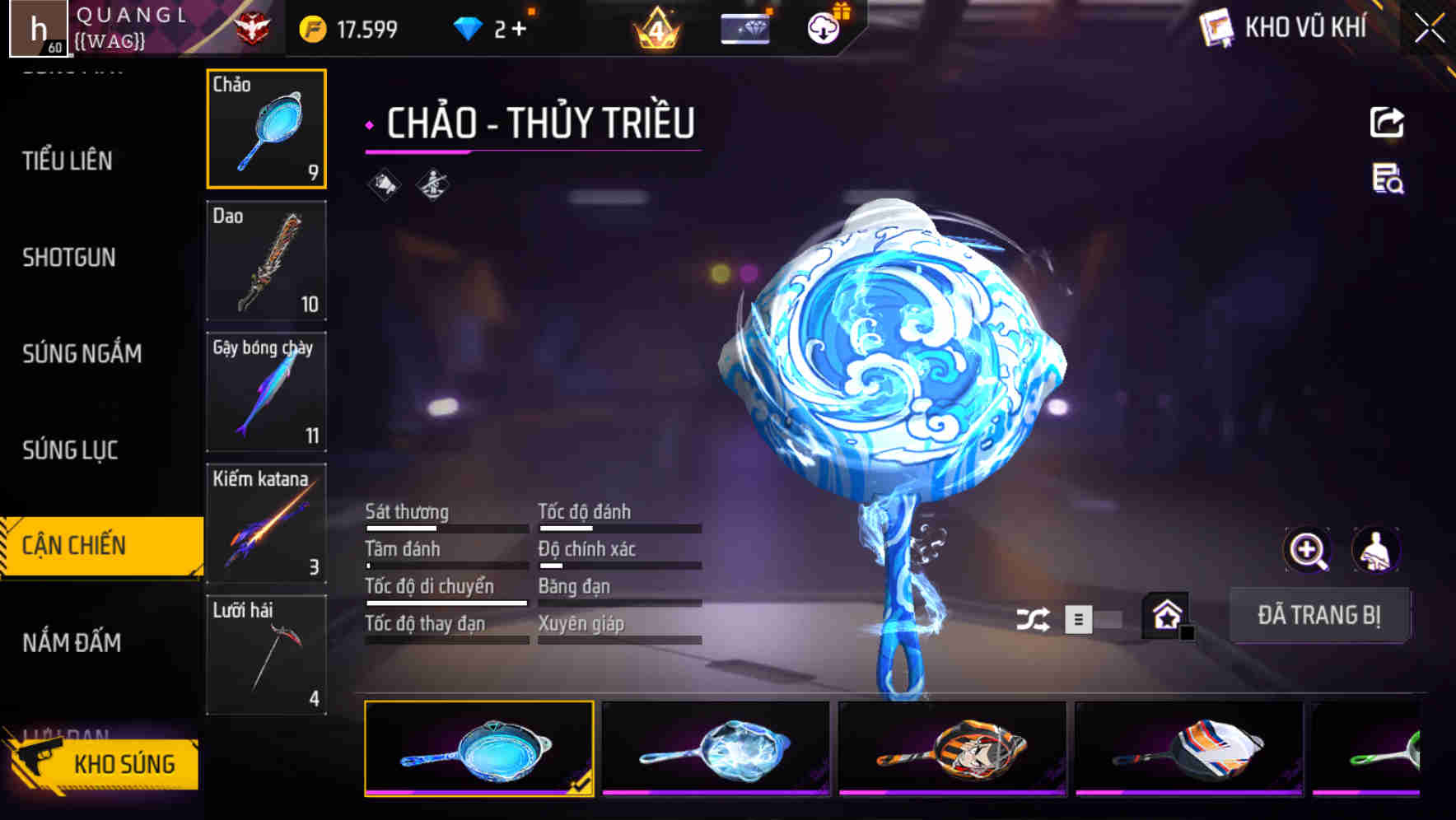Click the gift download cloud icon
Viewport: 1456px width, 820px height.
pos(822,26)
